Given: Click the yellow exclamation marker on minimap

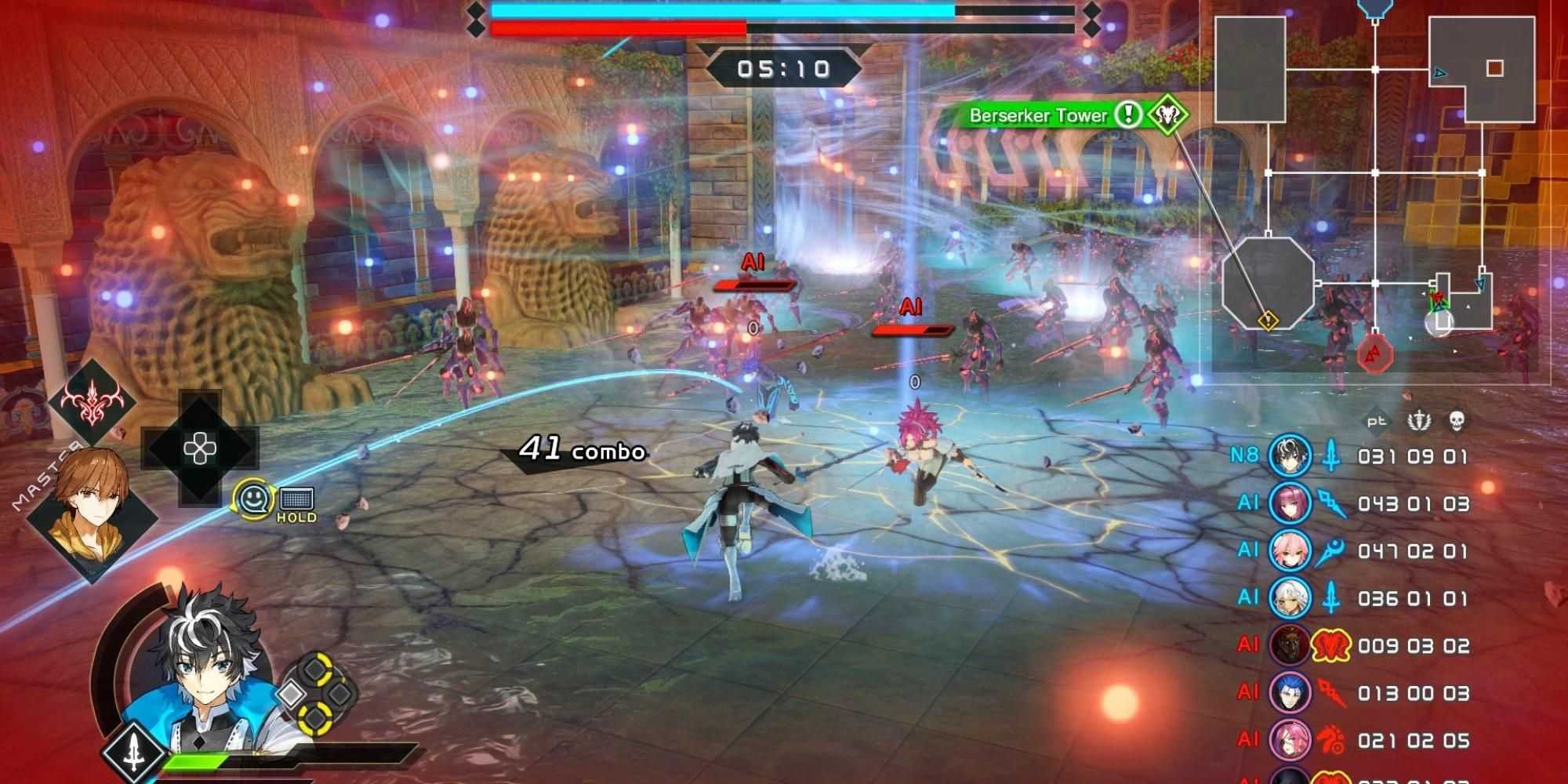Looking at the screenshot, I should pyautogui.click(x=1268, y=321).
